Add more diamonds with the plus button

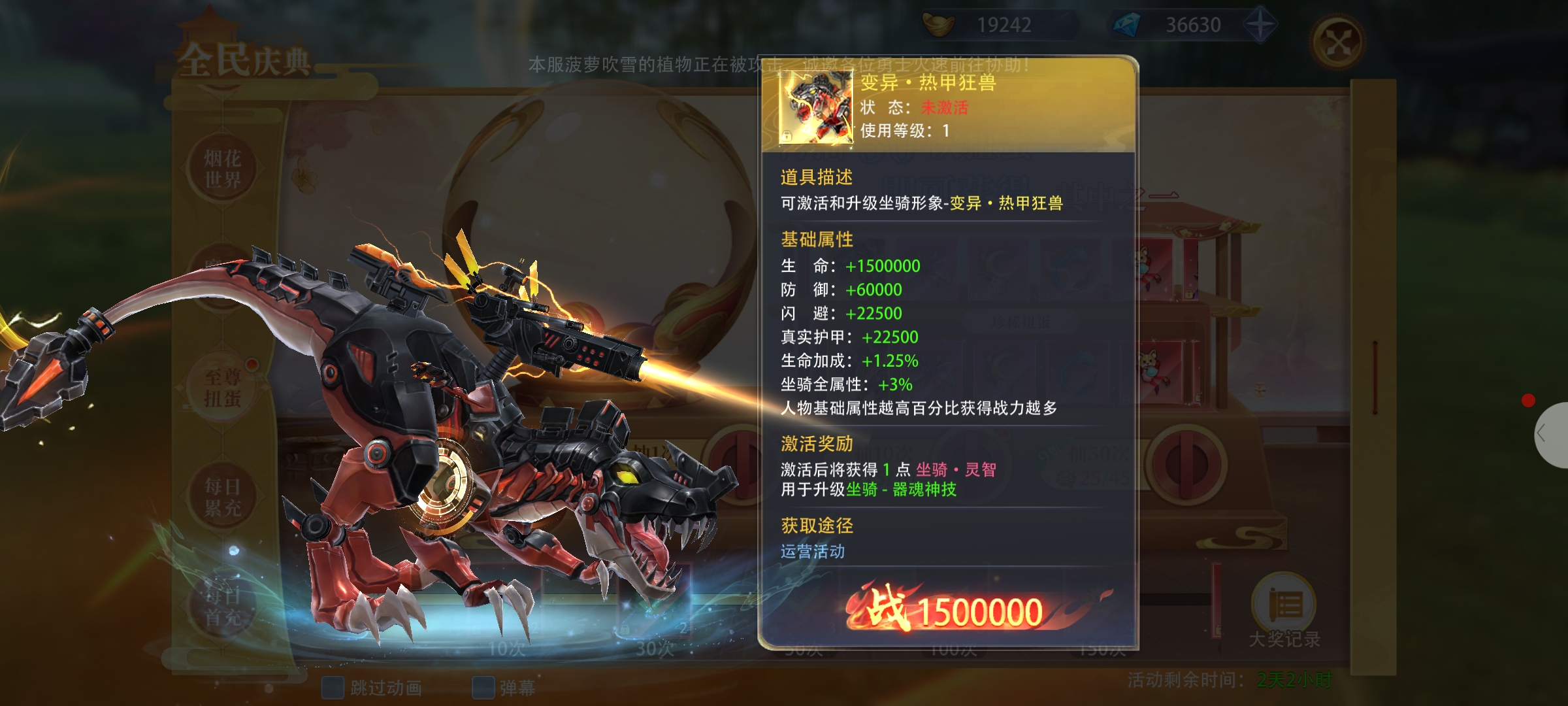pyautogui.click(x=1259, y=25)
